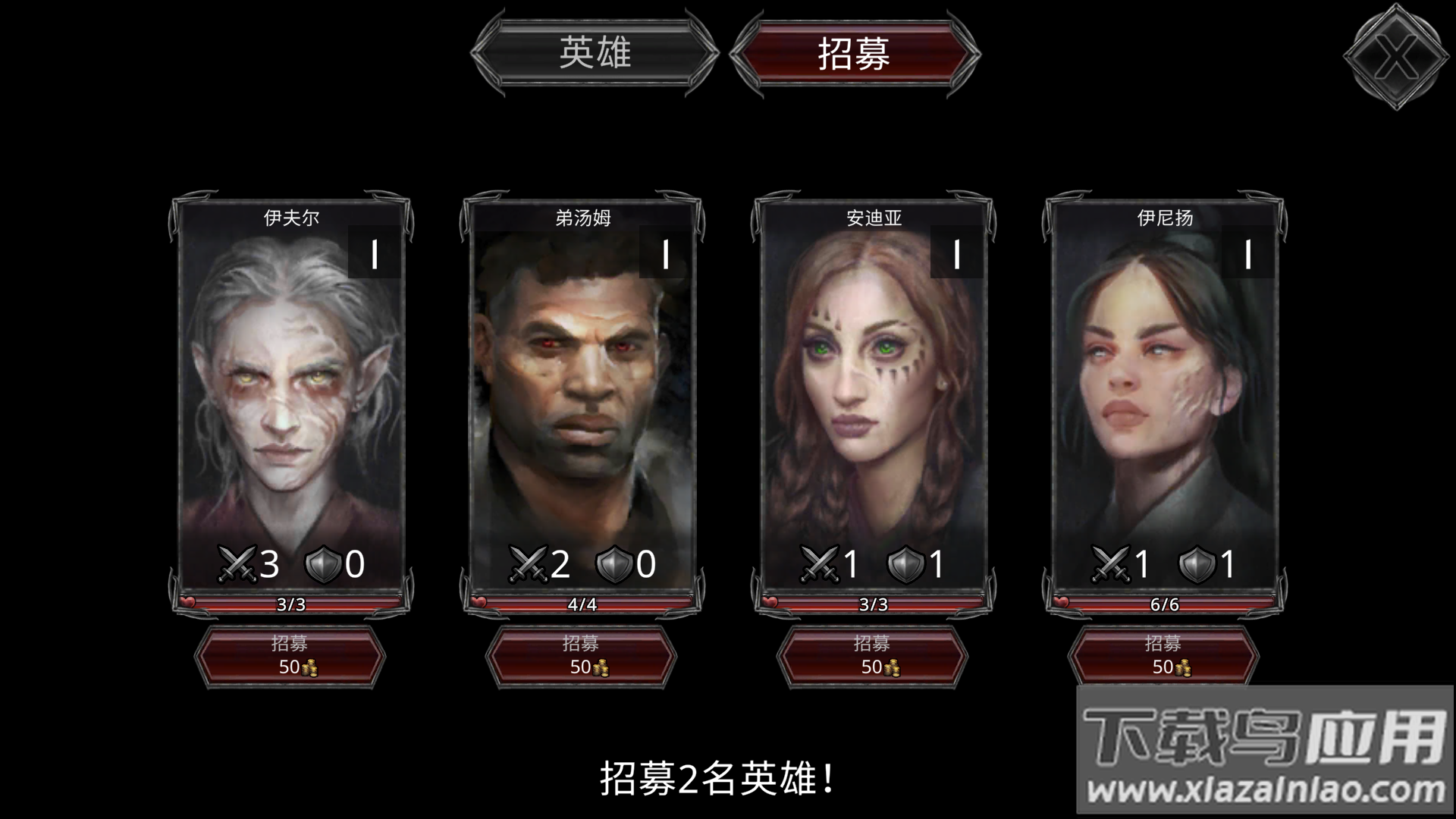Image resolution: width=1456 pixels, height=819 pixels.
Task: Click the heart icon on 弟汤姆's health bar
Action: (x=477, y=601)
